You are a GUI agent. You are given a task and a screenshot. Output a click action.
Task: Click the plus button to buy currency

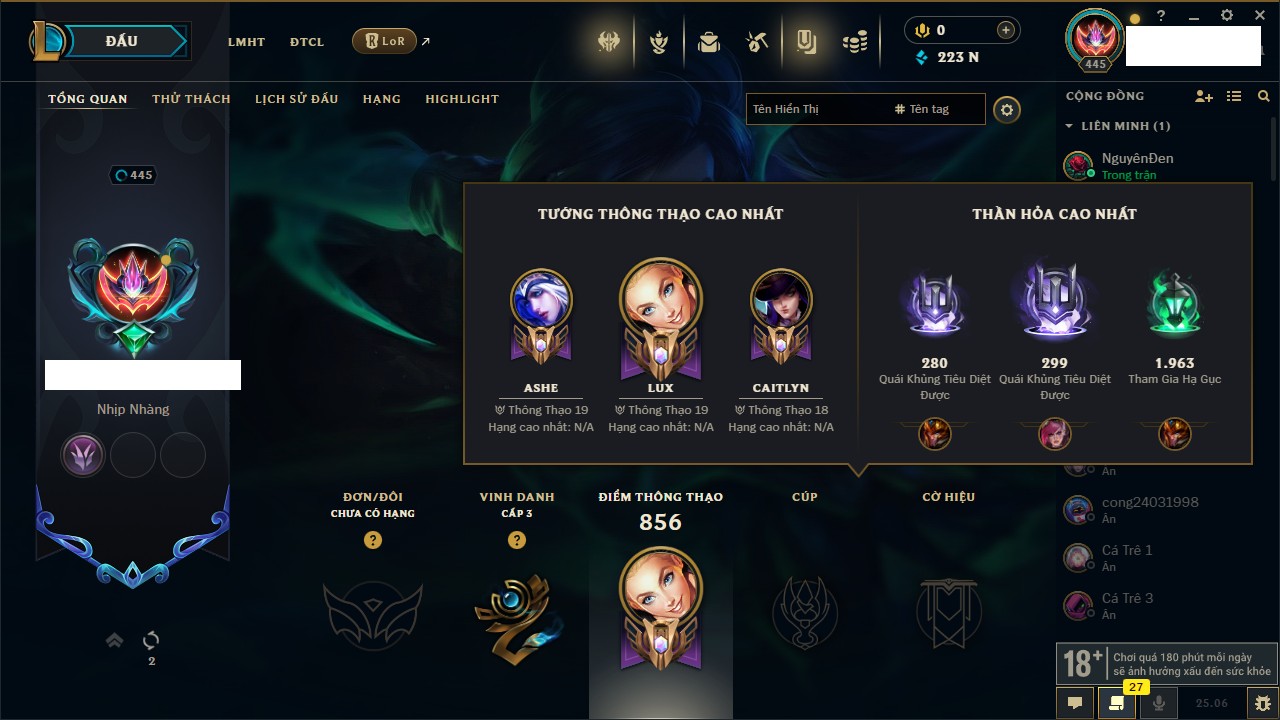tap(1005, 30)
